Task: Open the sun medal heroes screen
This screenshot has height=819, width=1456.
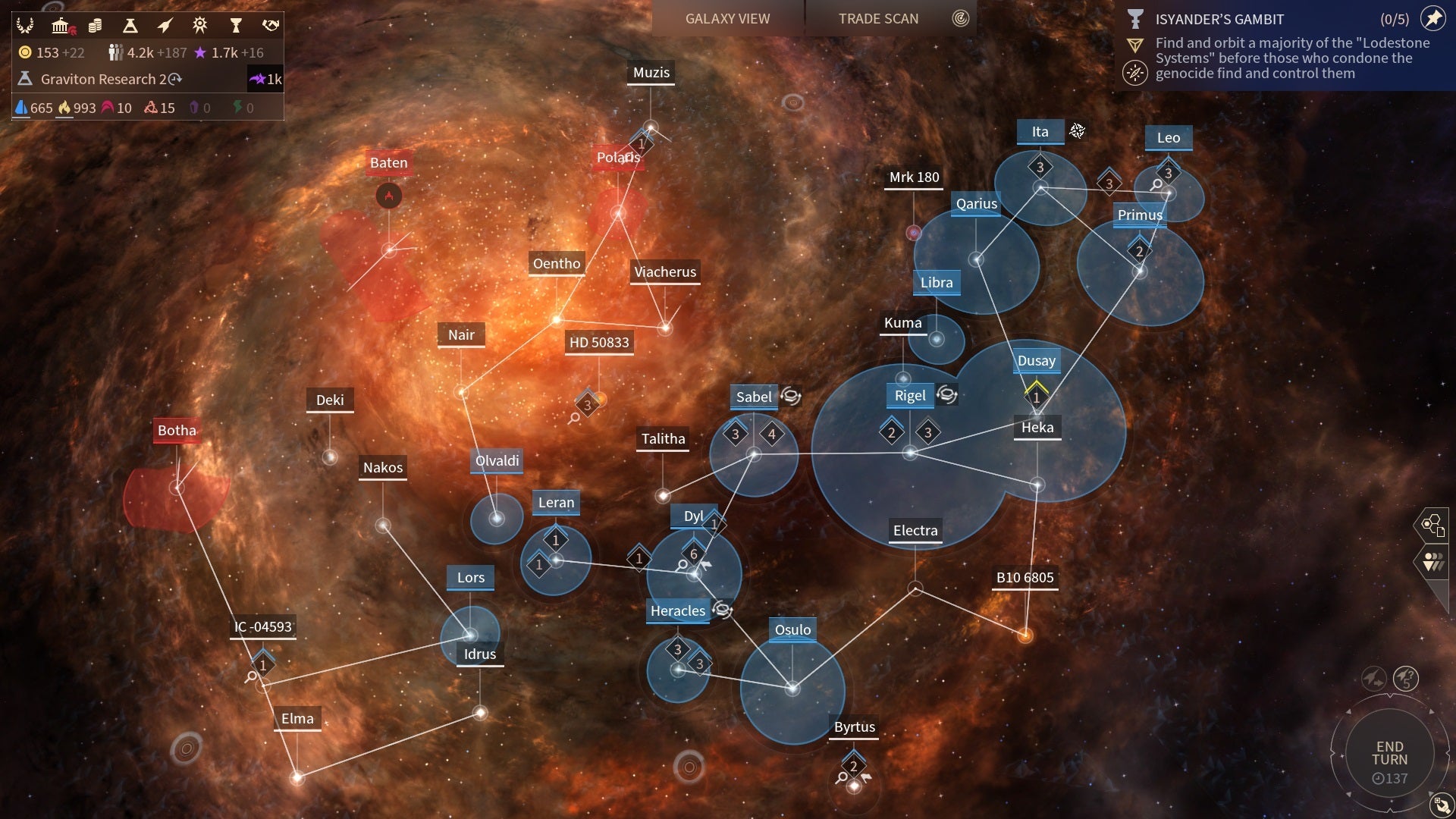Action: pos(199,26)
